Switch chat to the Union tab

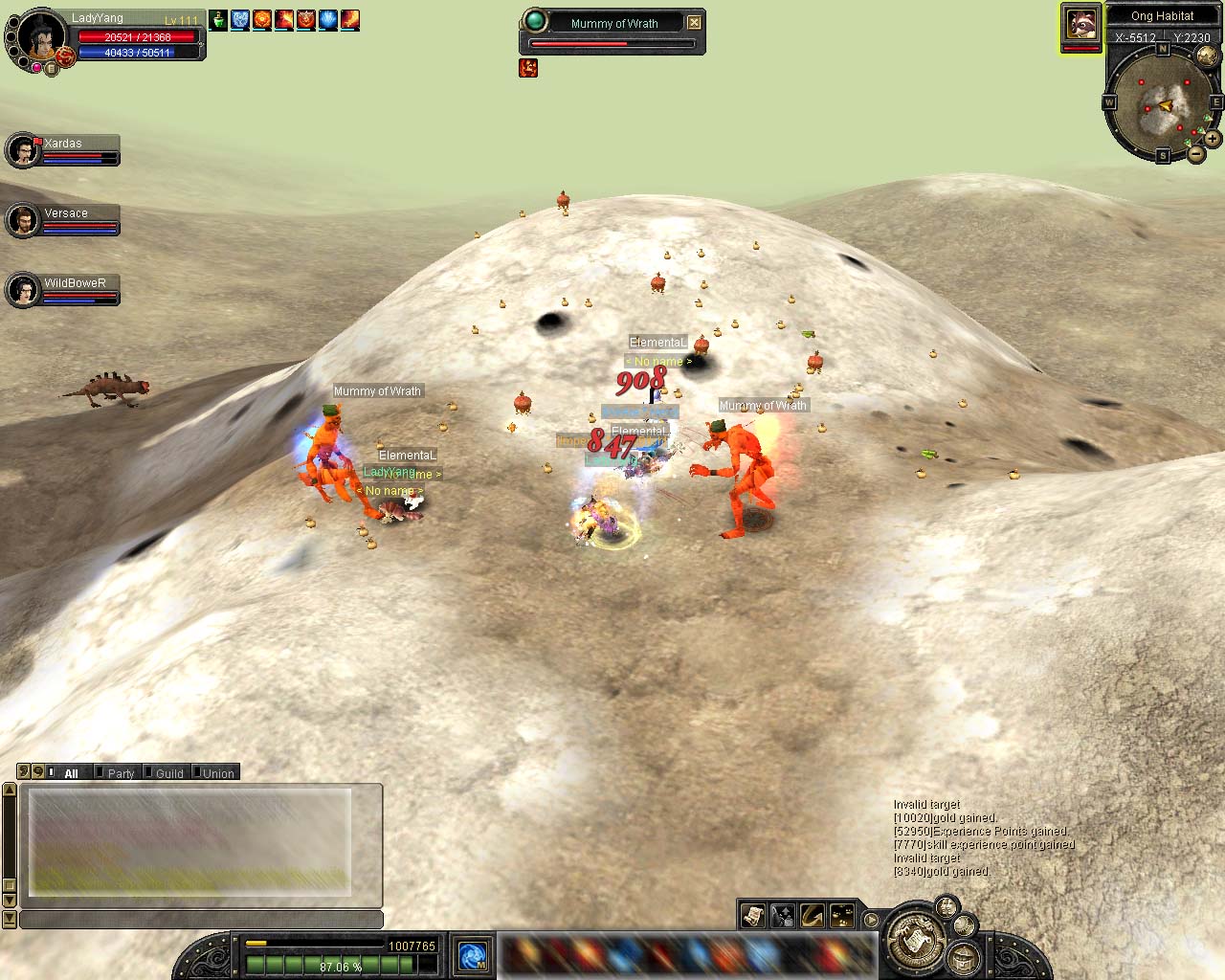tap(218, 773)
